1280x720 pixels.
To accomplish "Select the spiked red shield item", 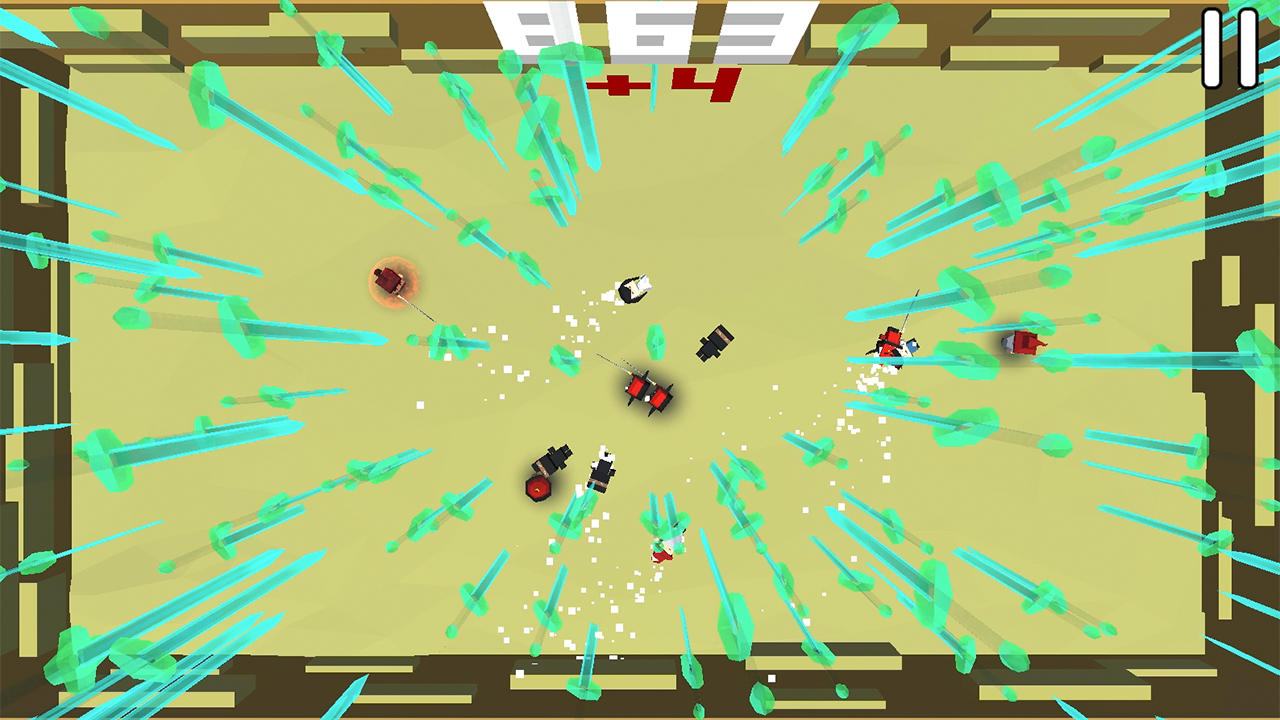I will click(x=538, y=487).
